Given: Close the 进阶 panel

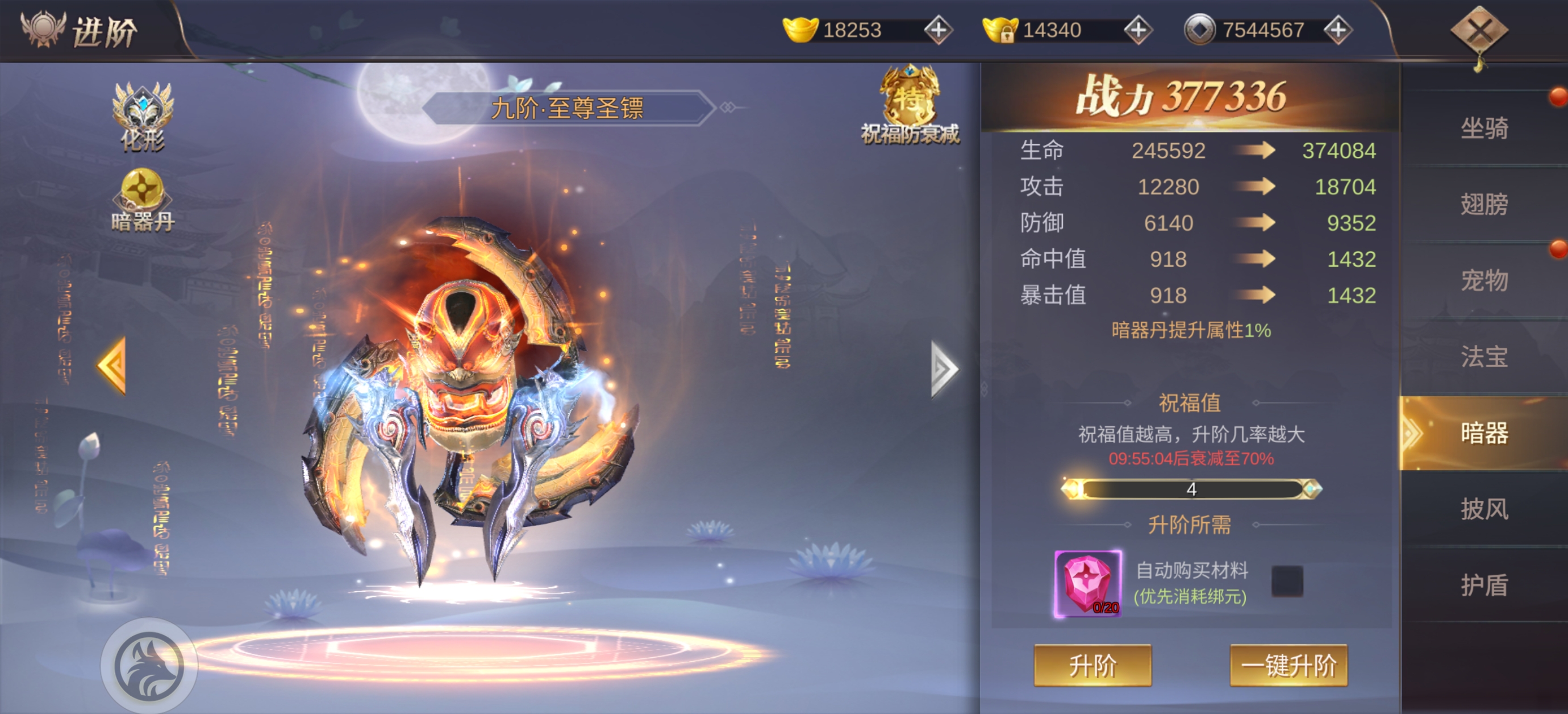Looking at the screenshot, I should [x=1479, y=32].
